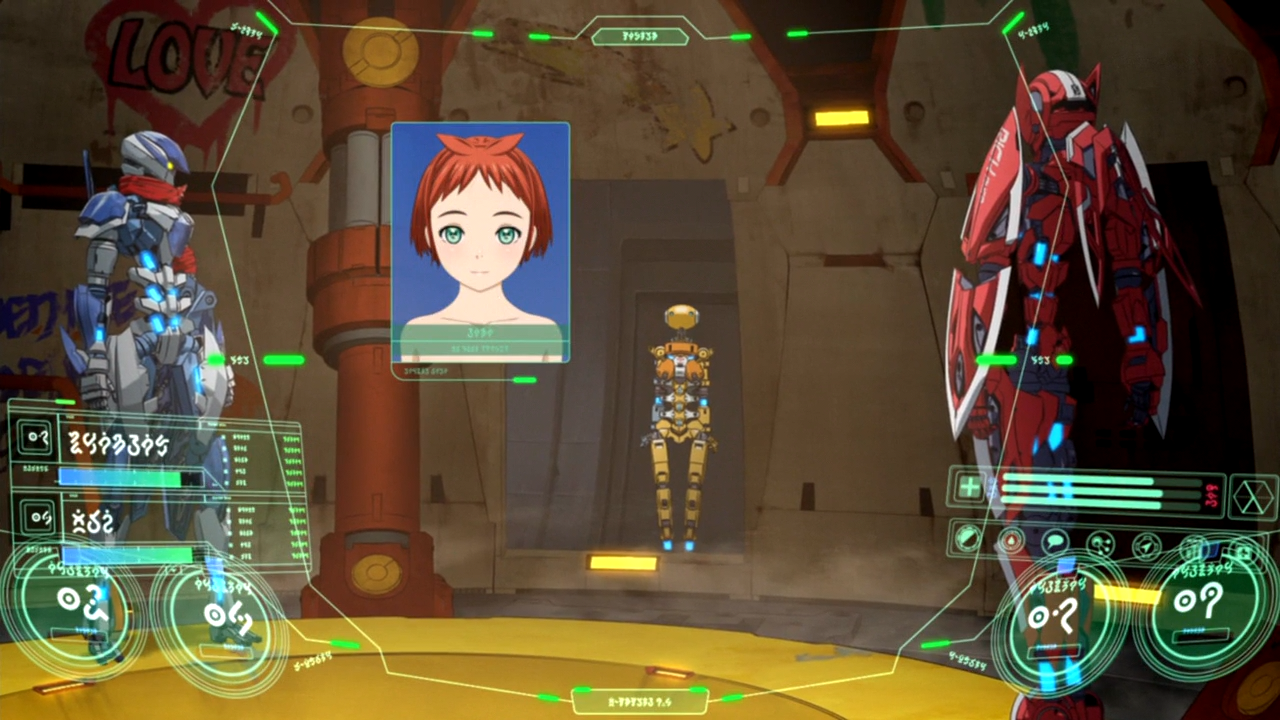
Task: Click the green plus button
Action: click(x=969, y=487)
